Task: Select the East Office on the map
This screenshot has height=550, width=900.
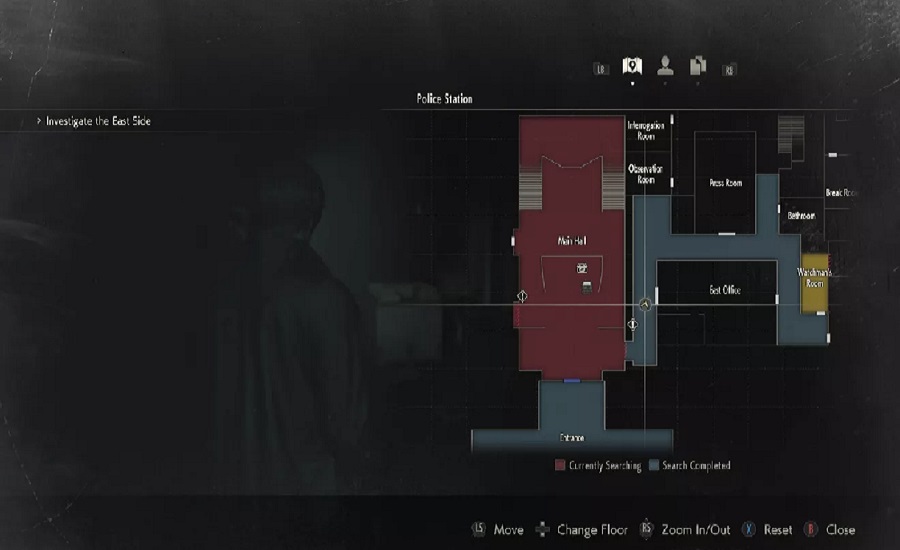Action: (725, 290)
